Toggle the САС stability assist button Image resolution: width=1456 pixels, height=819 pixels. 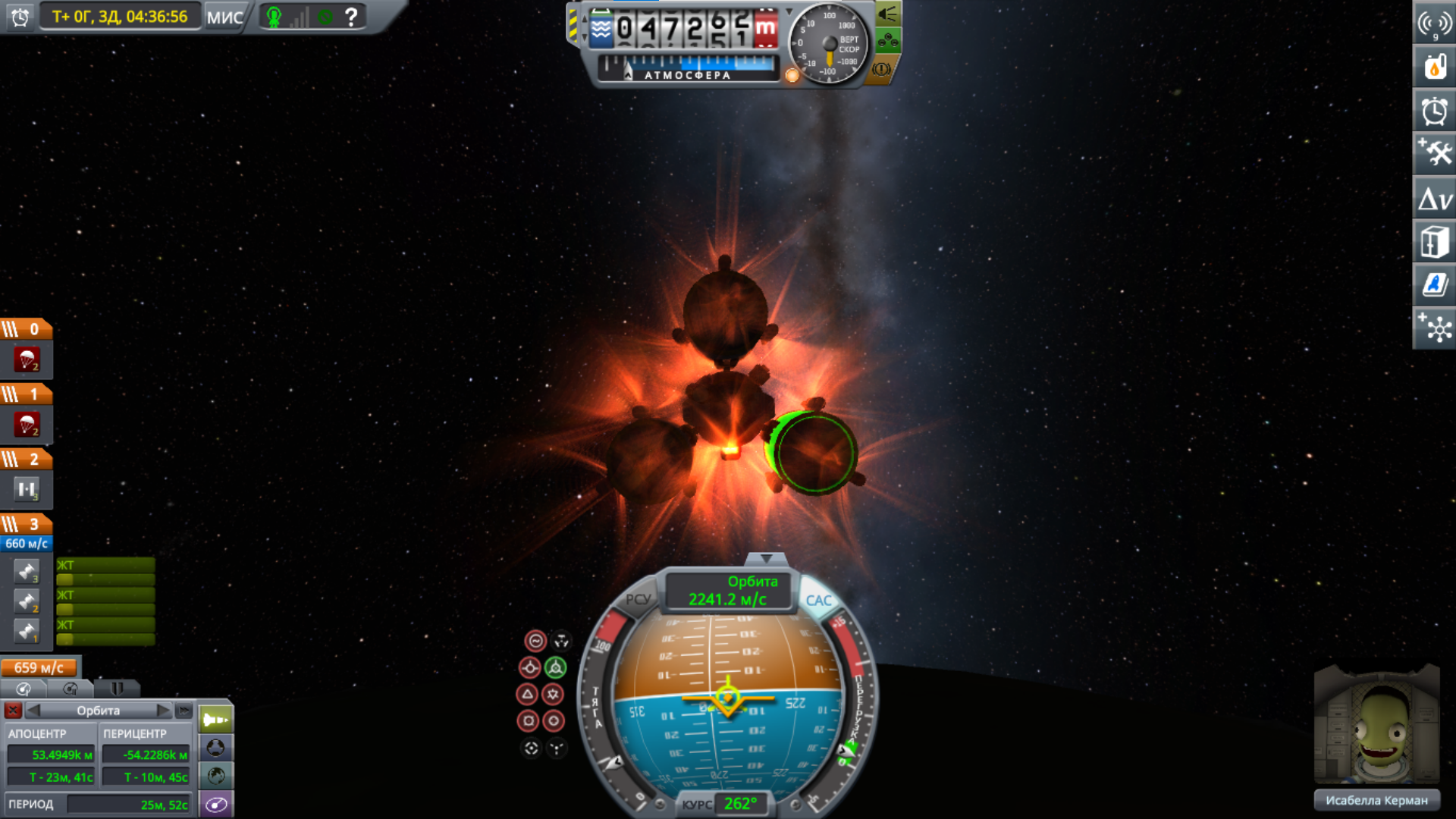pos(818,601)
